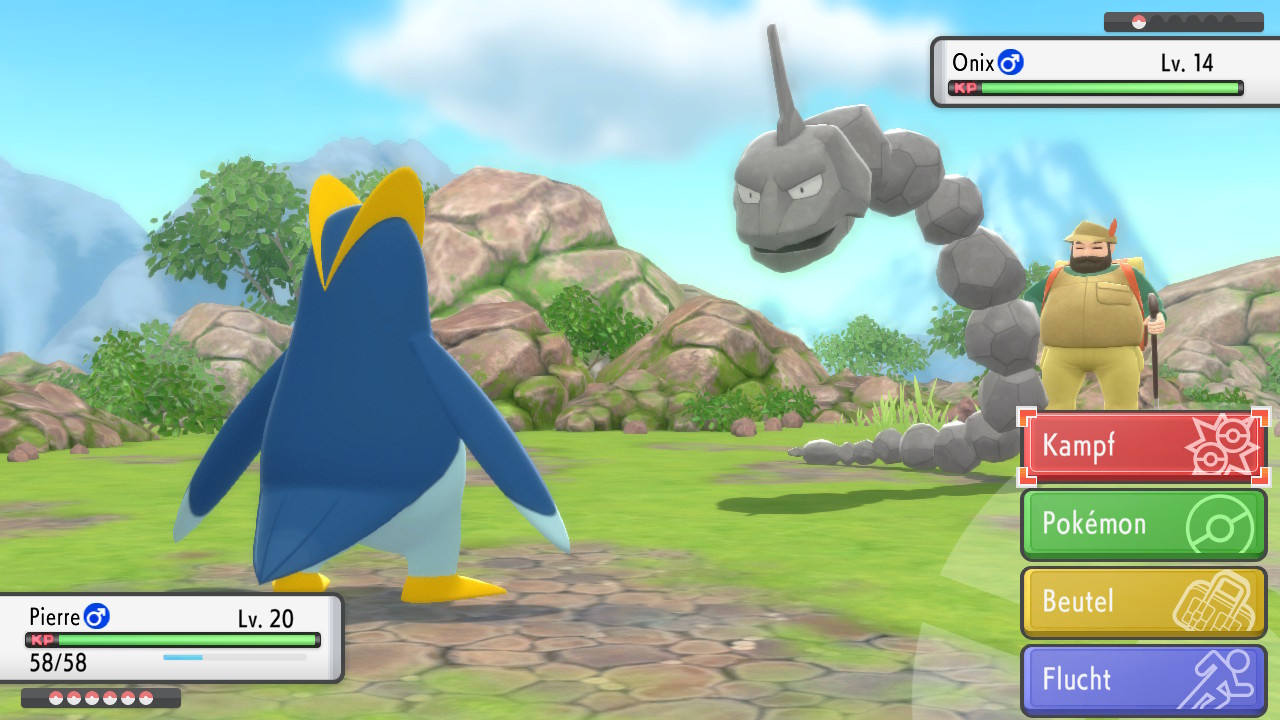Image resolution: width=1280 pixels, height=720 pixels.
Task: Open the green Pokémon party menu
Action: (1143, 524)
